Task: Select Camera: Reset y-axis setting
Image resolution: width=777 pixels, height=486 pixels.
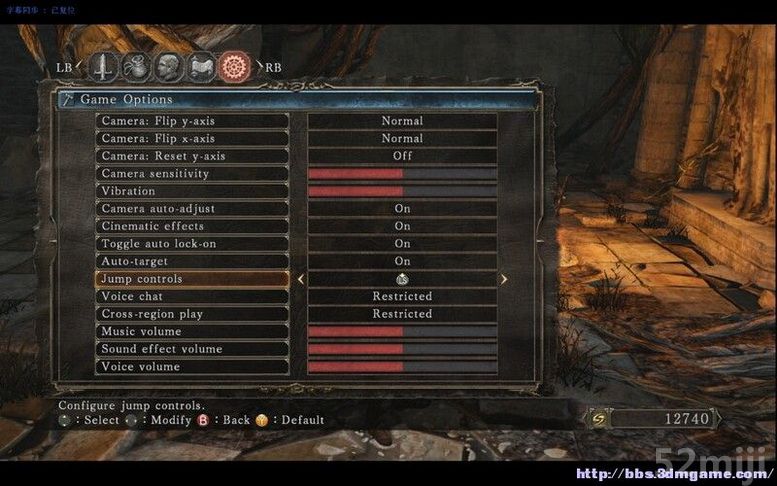Action: (193, 156)
